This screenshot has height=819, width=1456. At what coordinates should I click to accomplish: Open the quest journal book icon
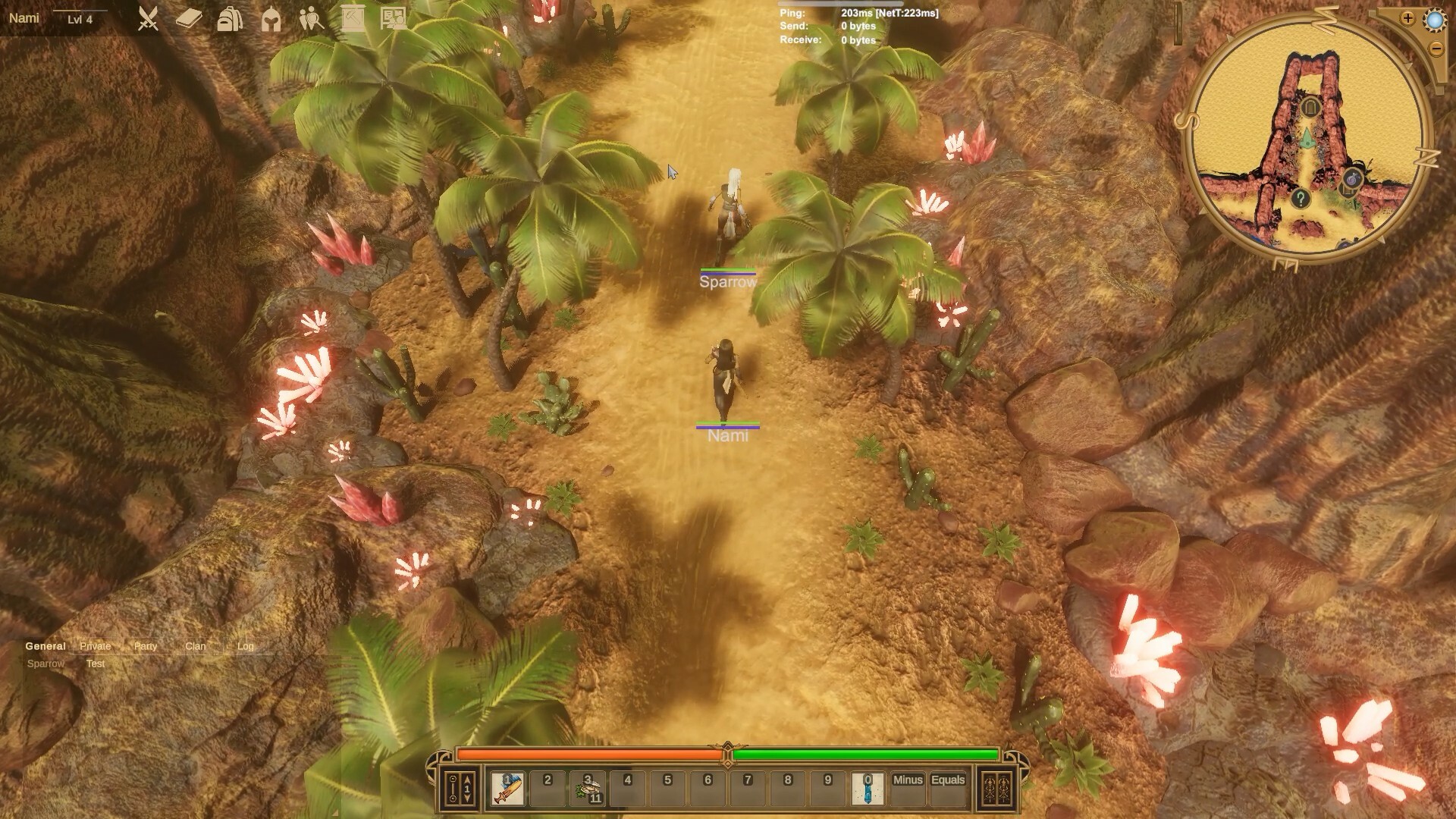click(x=188, y=20)
